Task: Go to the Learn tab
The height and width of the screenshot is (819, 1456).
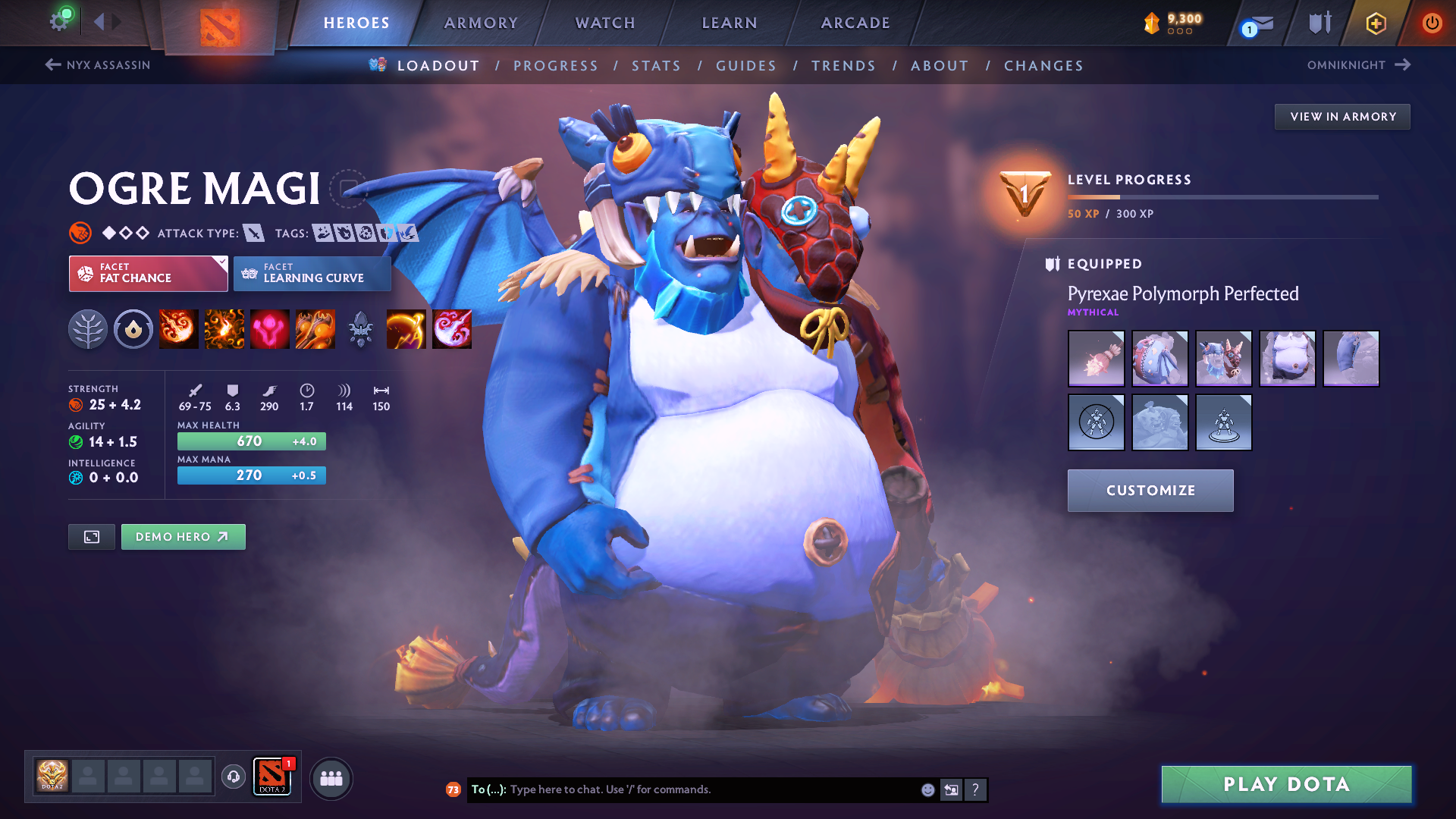Action: [730, 23]
